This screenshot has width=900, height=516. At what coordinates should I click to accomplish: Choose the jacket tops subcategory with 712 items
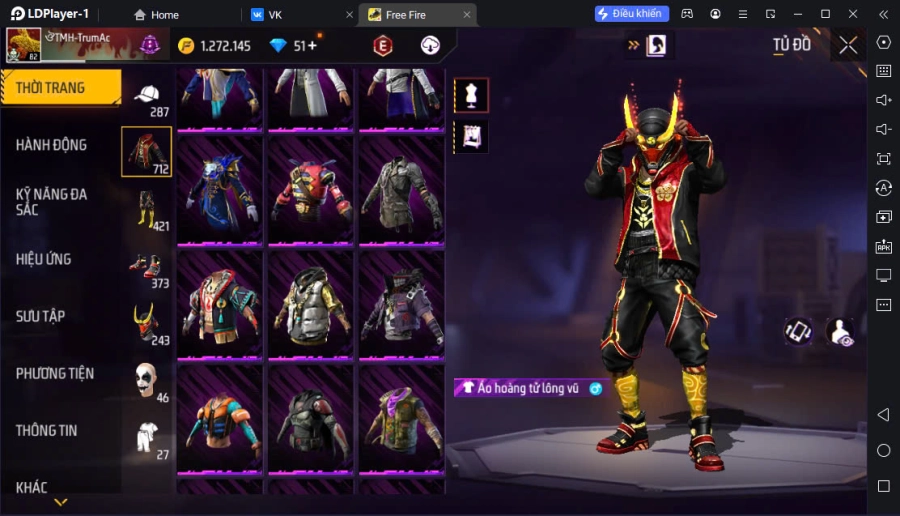coord(147,152)
